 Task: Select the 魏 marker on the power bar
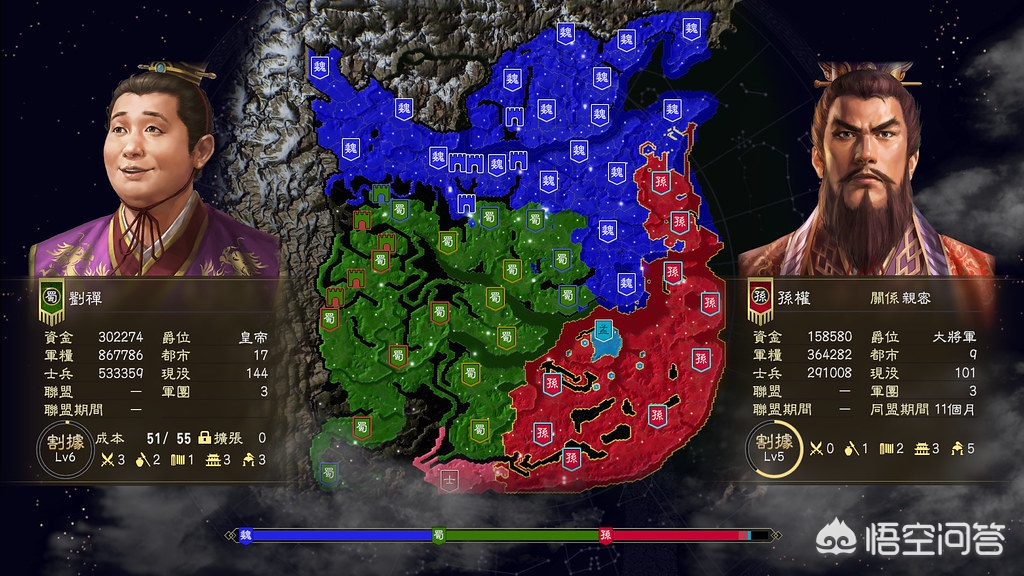click(x=245, y=535)
